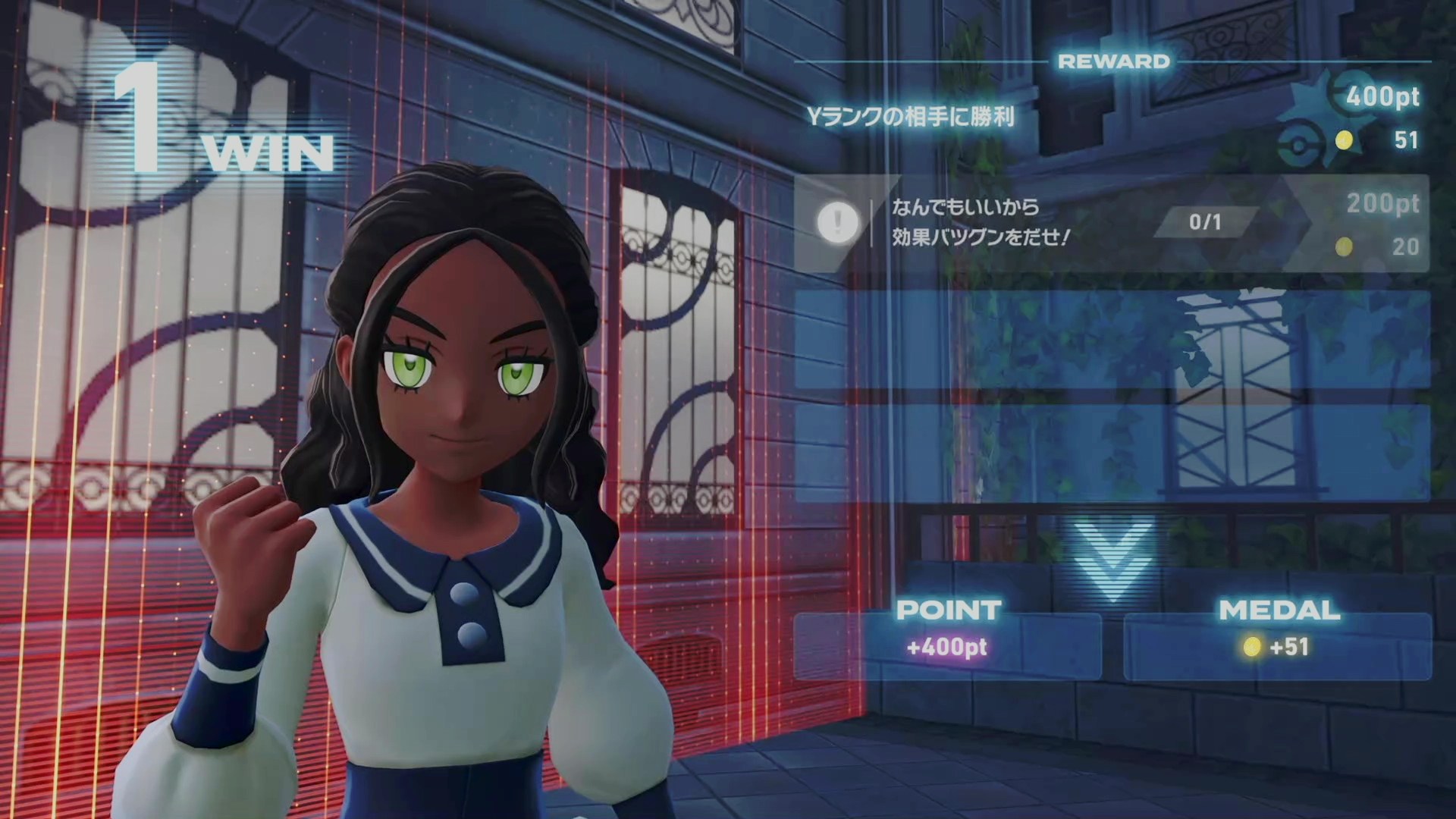Click the POINT total panel

click(x=947, y=646)
